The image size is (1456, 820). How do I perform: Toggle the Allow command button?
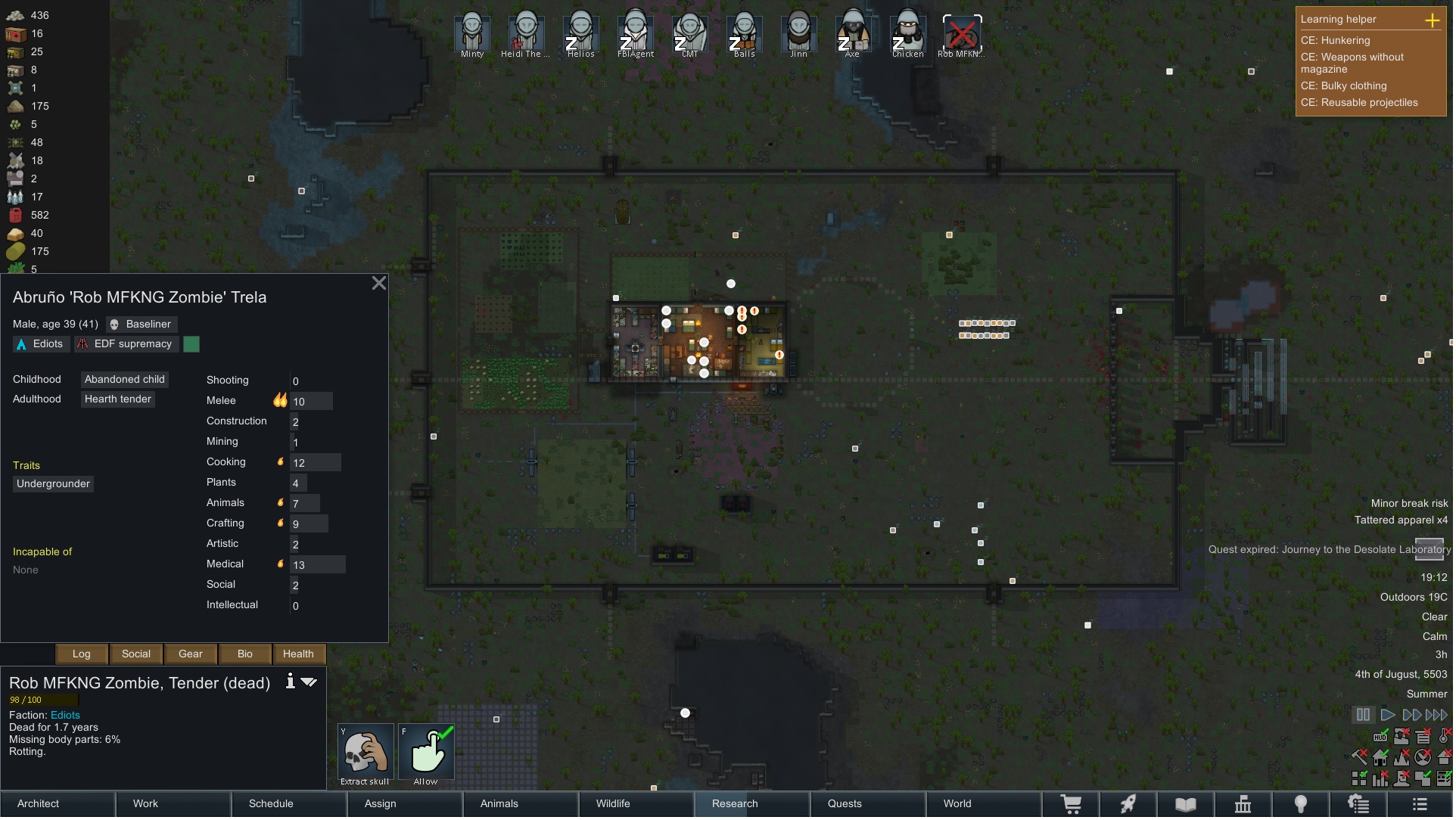(x=427, y=754)
